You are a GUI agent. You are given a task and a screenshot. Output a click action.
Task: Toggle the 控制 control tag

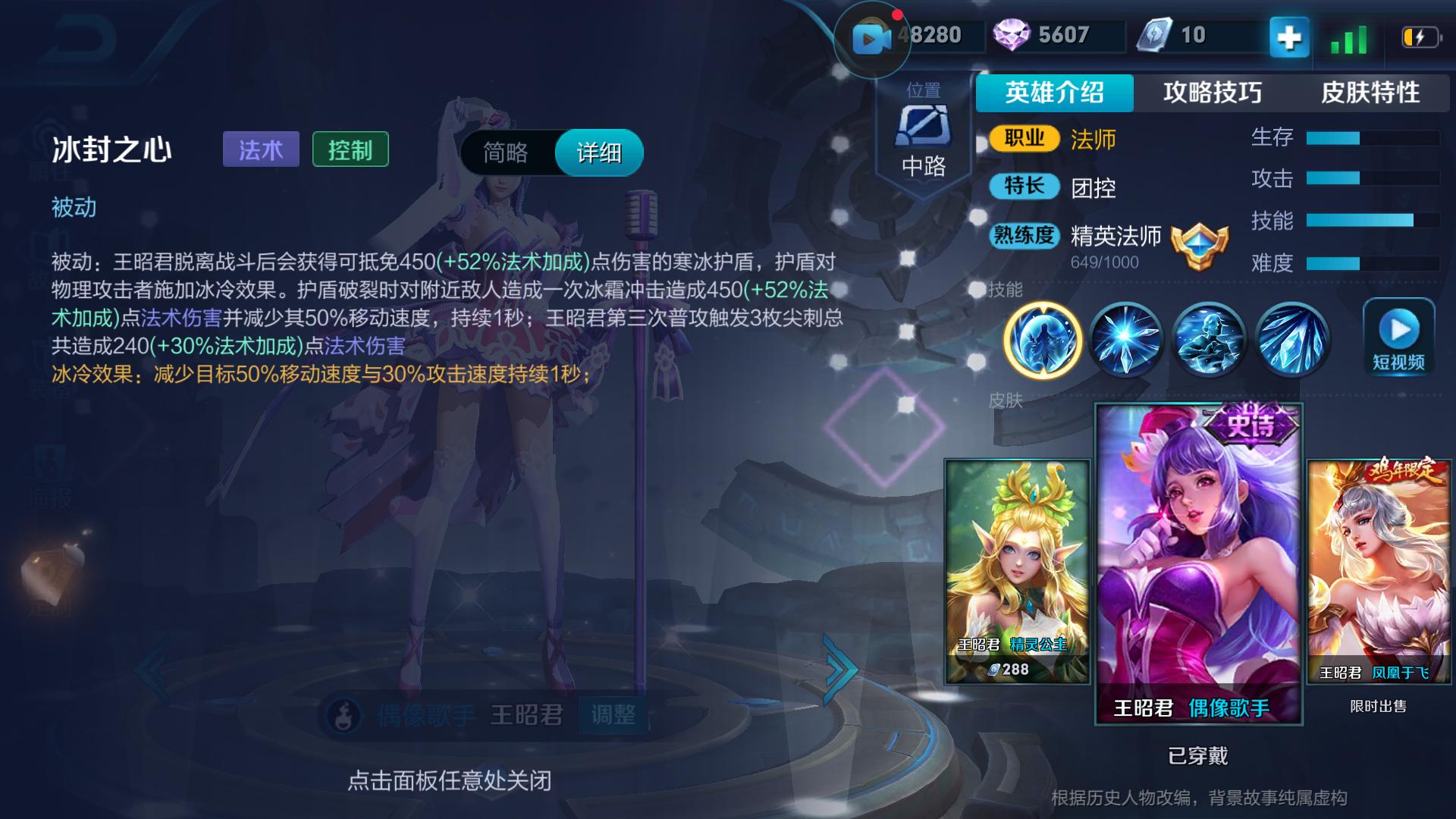coord(350,149)
